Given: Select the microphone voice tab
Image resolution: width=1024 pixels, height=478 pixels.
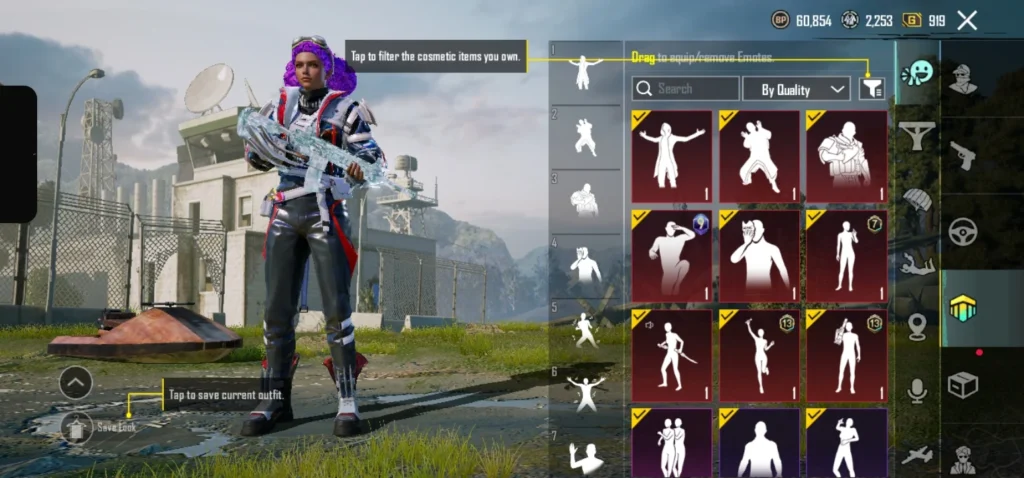Looking at the screenshot, I should 917,390.
